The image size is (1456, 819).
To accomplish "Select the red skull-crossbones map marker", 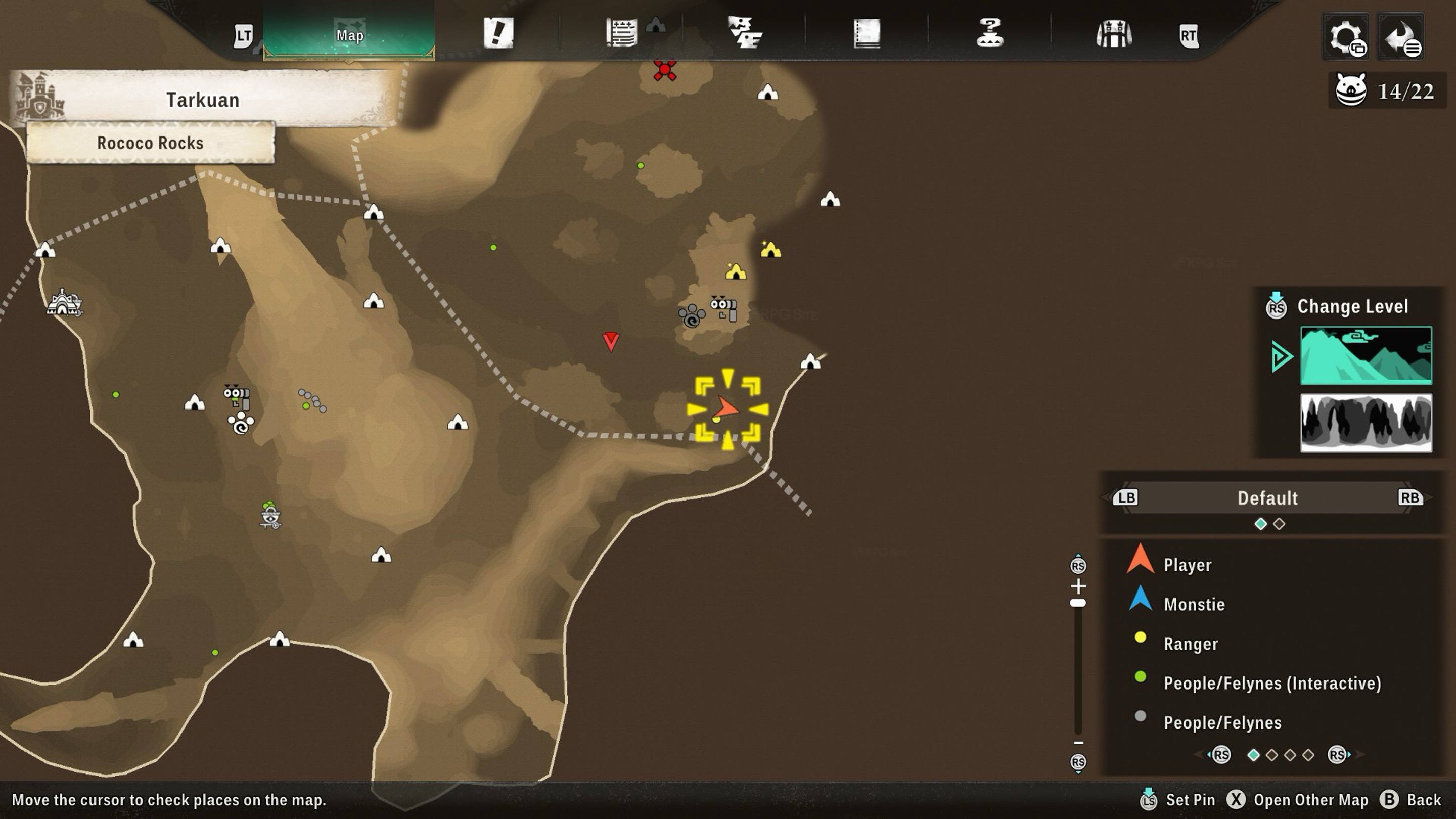I will [665, 70].
